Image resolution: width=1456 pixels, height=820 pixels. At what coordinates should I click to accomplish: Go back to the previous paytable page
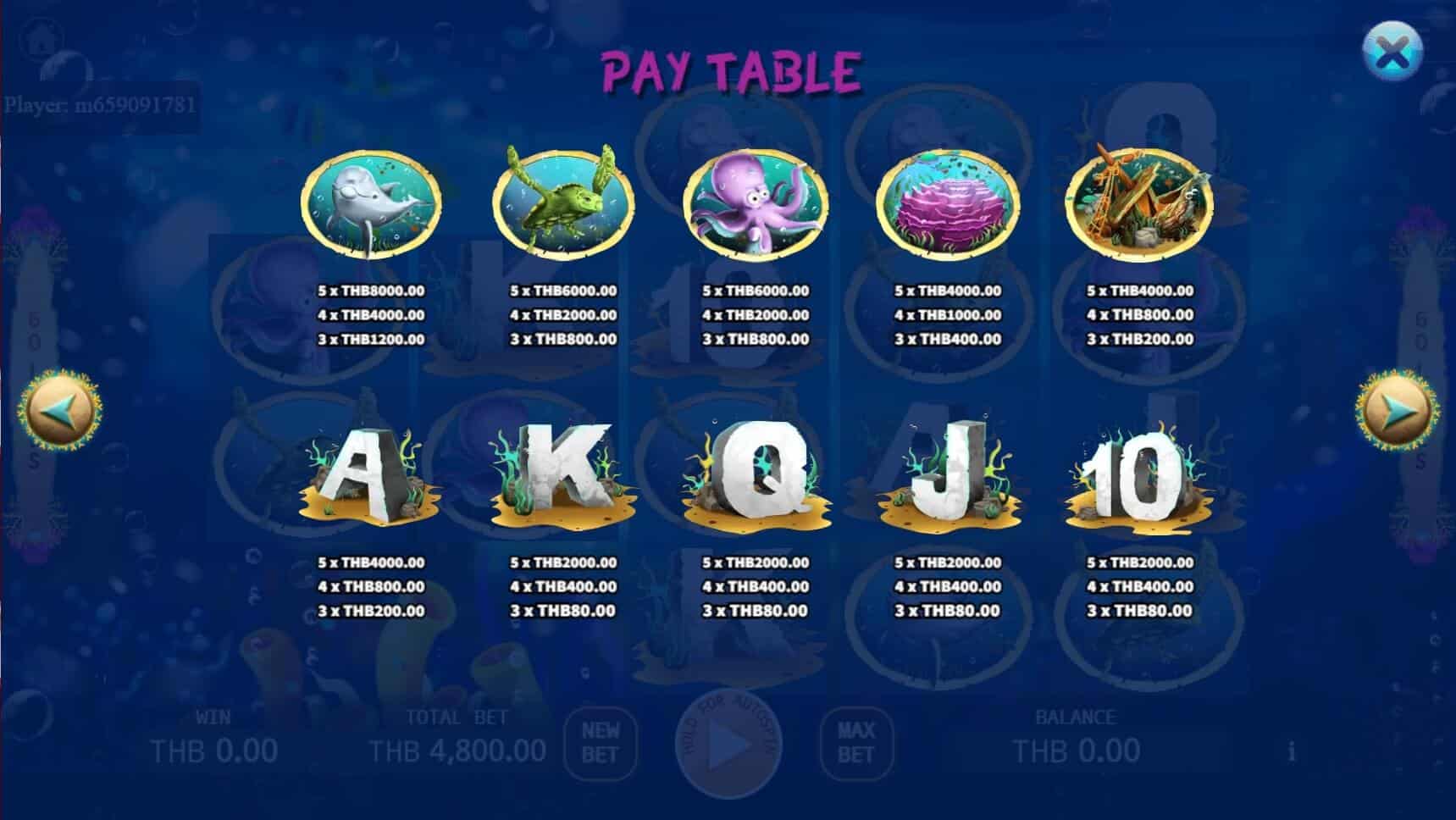click(x=58, y=410)
